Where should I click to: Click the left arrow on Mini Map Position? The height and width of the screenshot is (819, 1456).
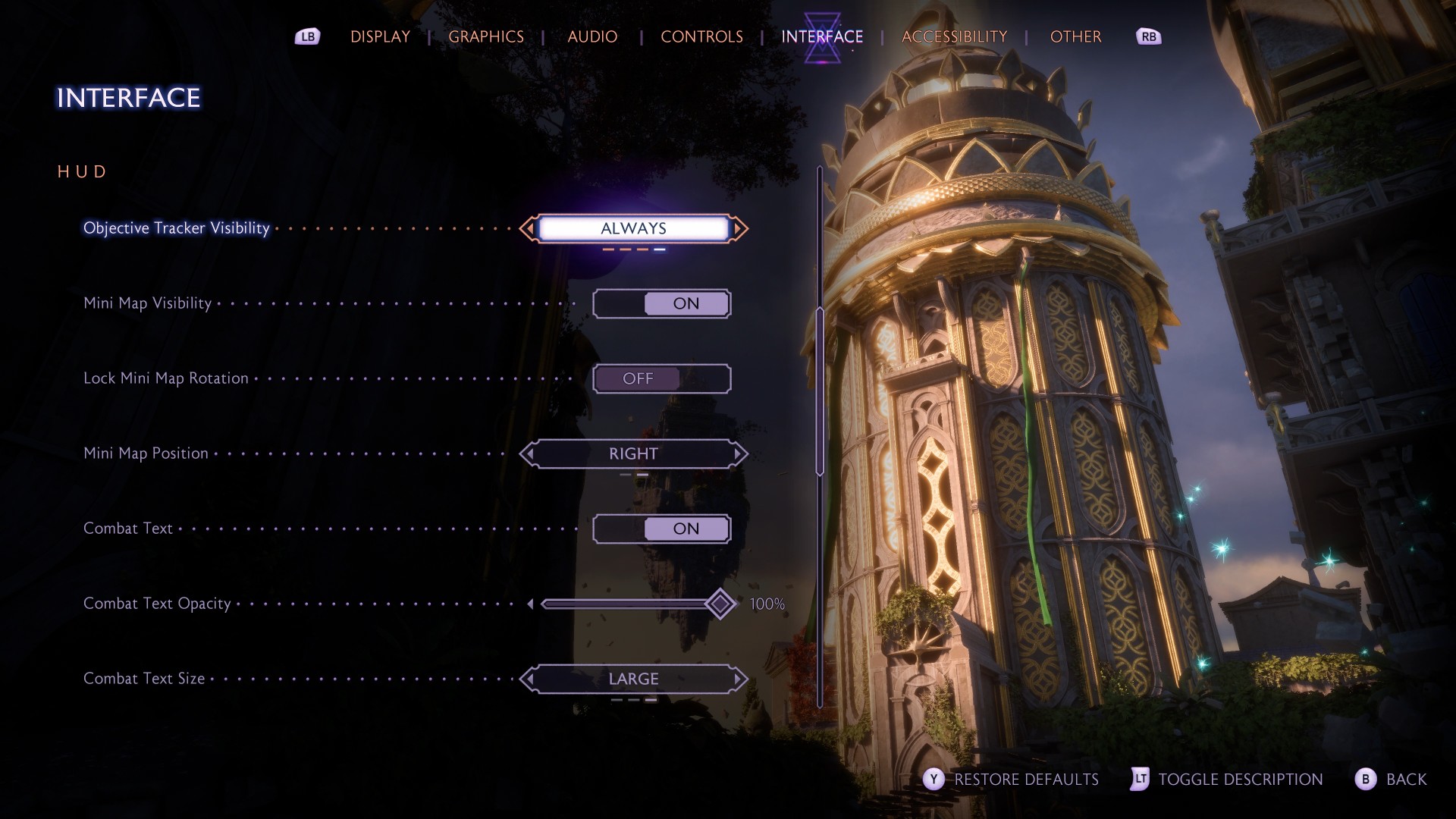coord(529,453)
